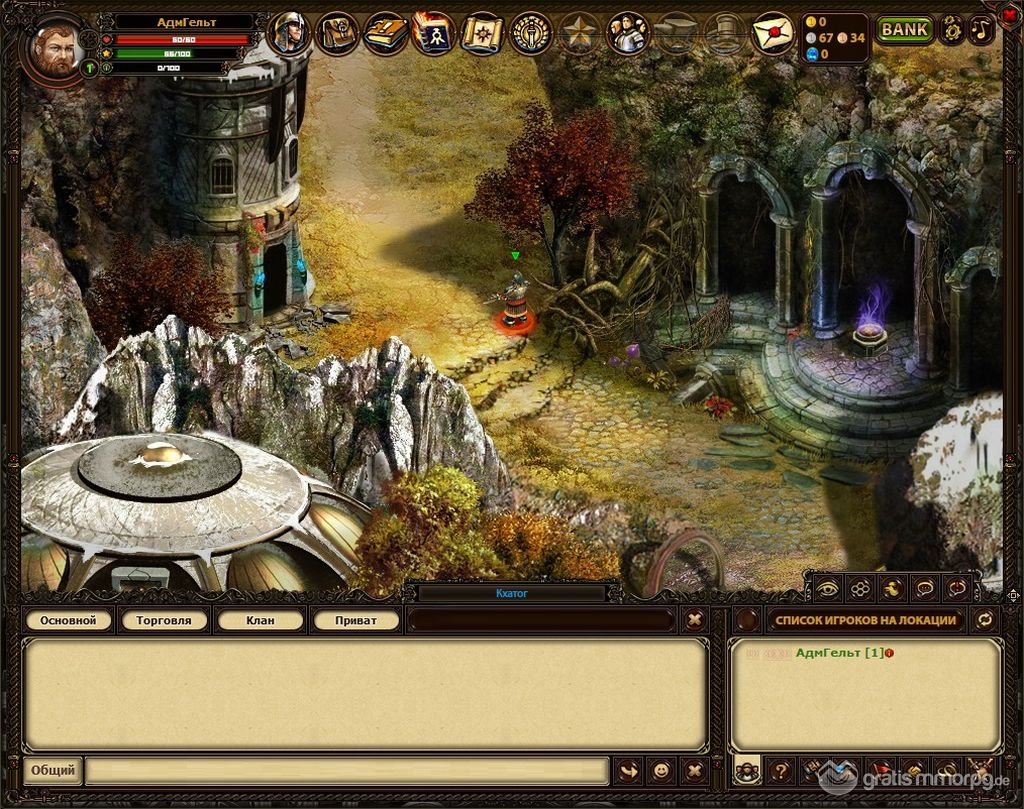
Task: Open the gear settings button
Action: (x=951, y=30)
